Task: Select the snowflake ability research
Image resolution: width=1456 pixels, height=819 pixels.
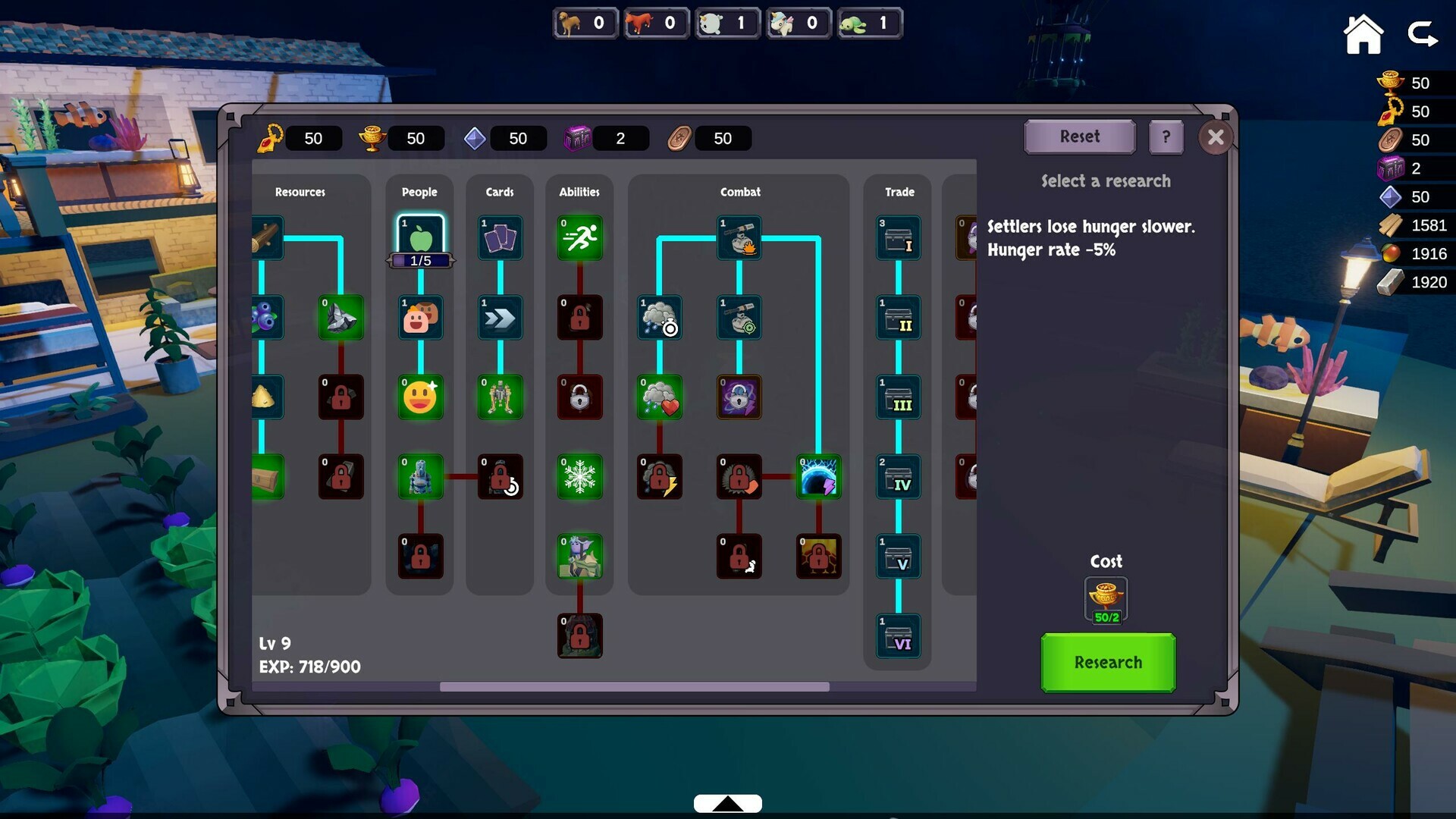Action: click(x=579, y=476)
